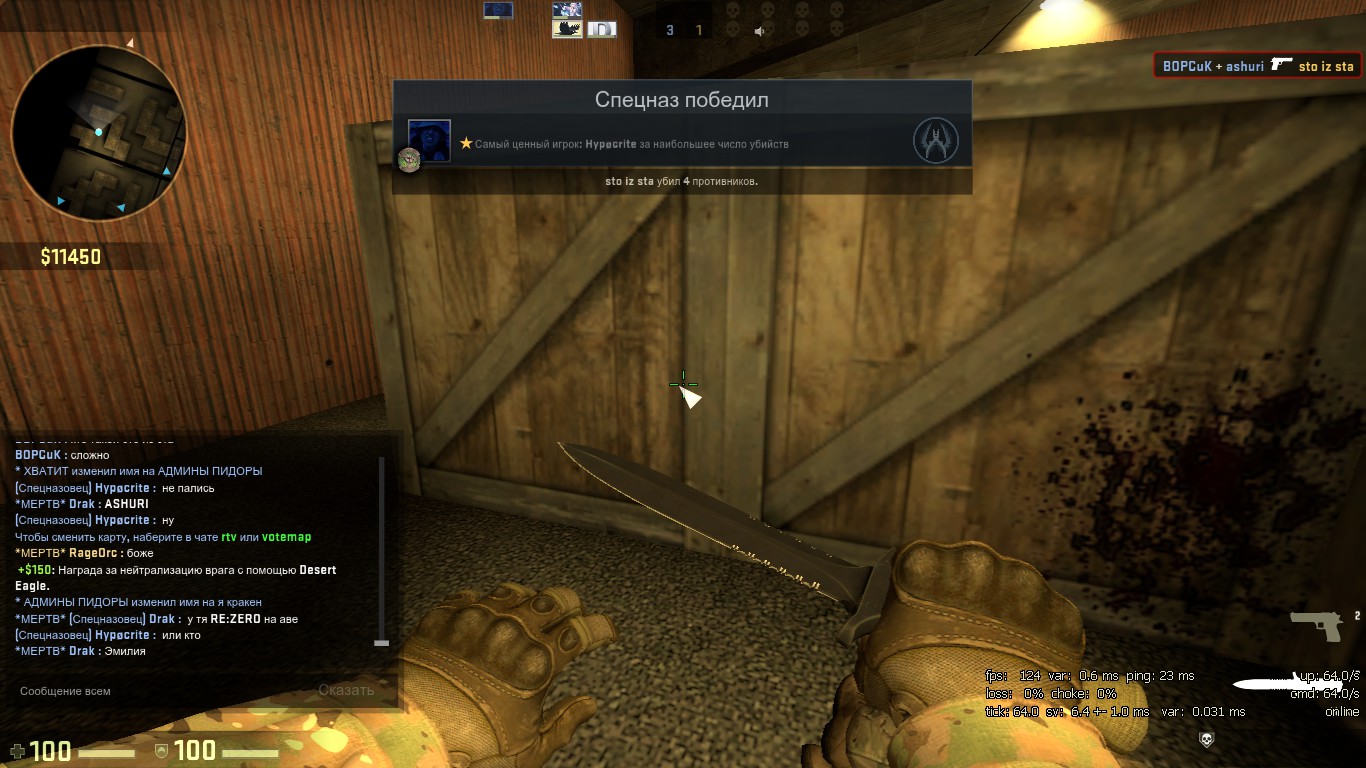1366x768 pixels.
Task: Click the circular radar minimap
Action: click(99, 132)
